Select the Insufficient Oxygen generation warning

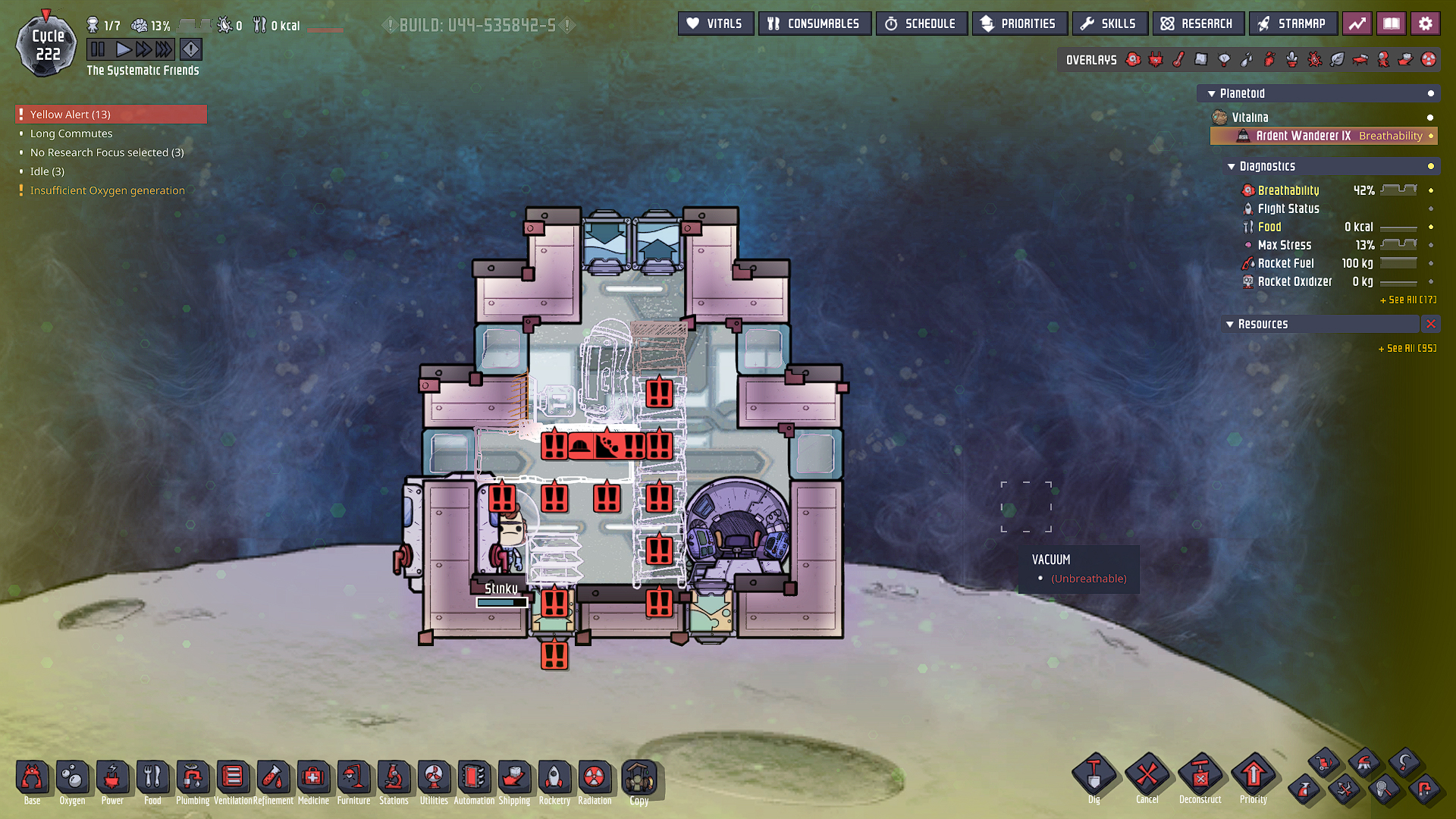tap(107, 190)
